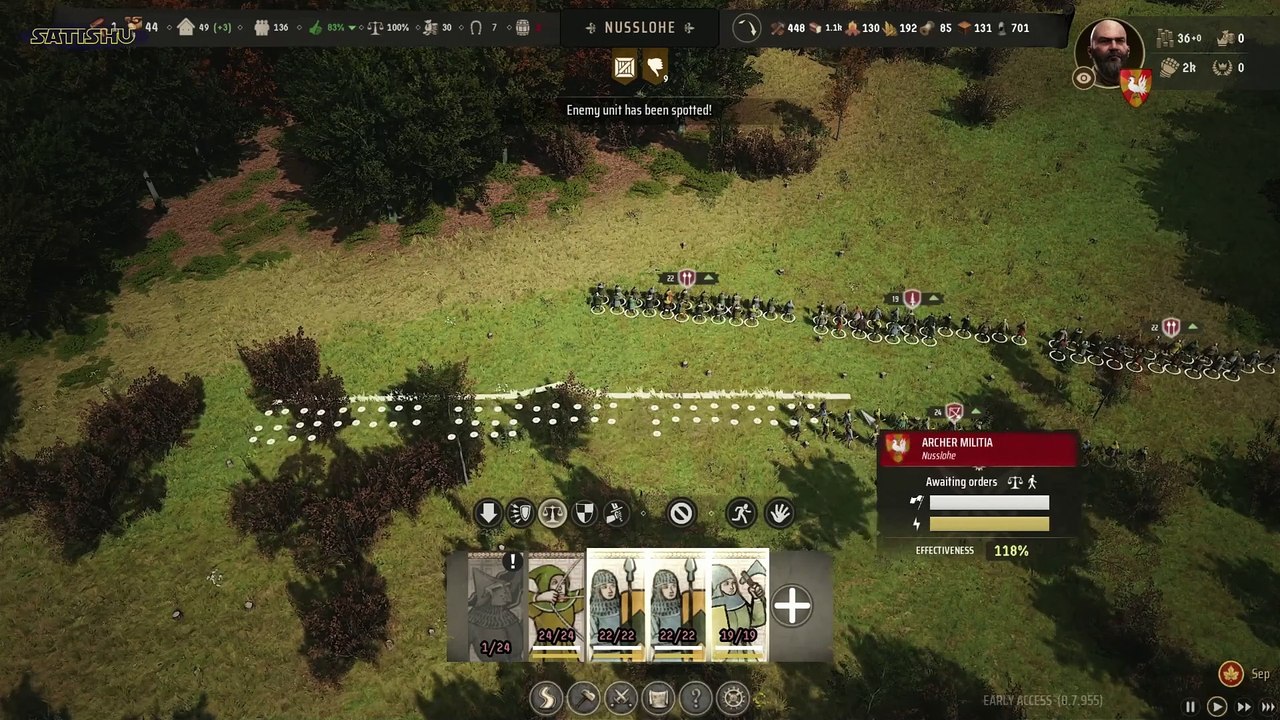The image size is (1280, 720).
Task: Activate the hand-and-sword command icon
Action: click(616, 514)
